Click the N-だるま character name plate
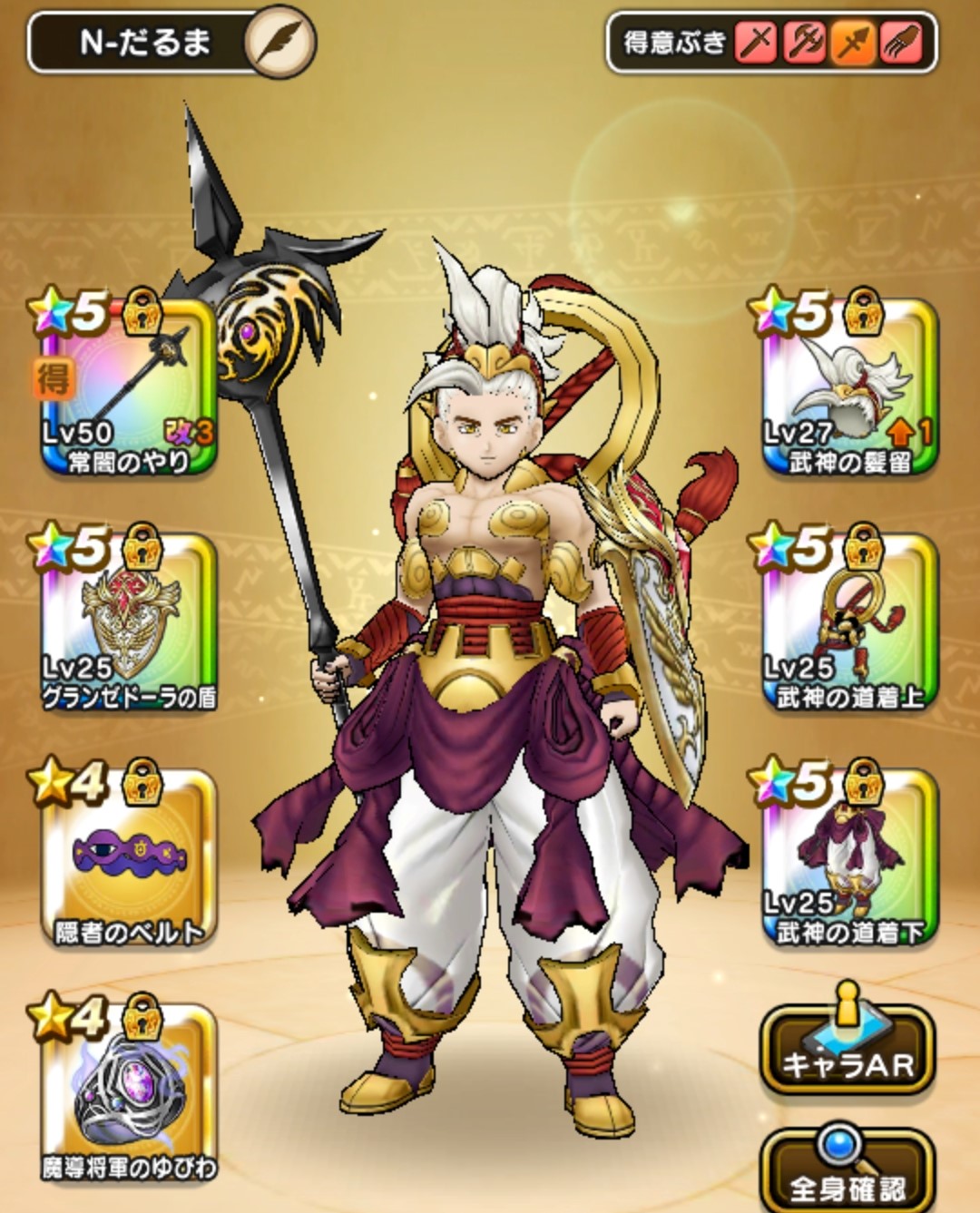The width and height of the screenshot is (980, 1213). click(x=143, y=43)
